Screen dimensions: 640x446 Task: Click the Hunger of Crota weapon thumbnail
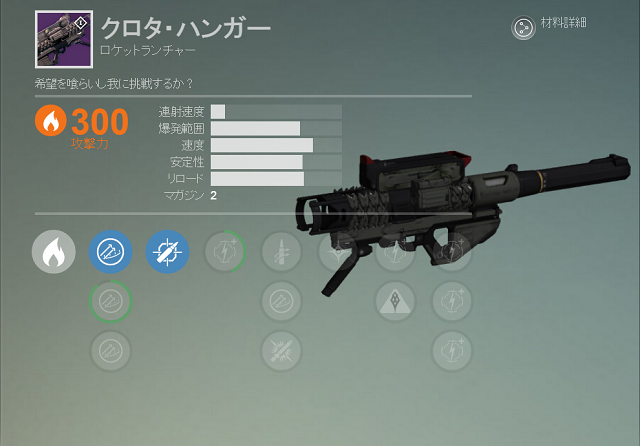[x=64, y=38]
